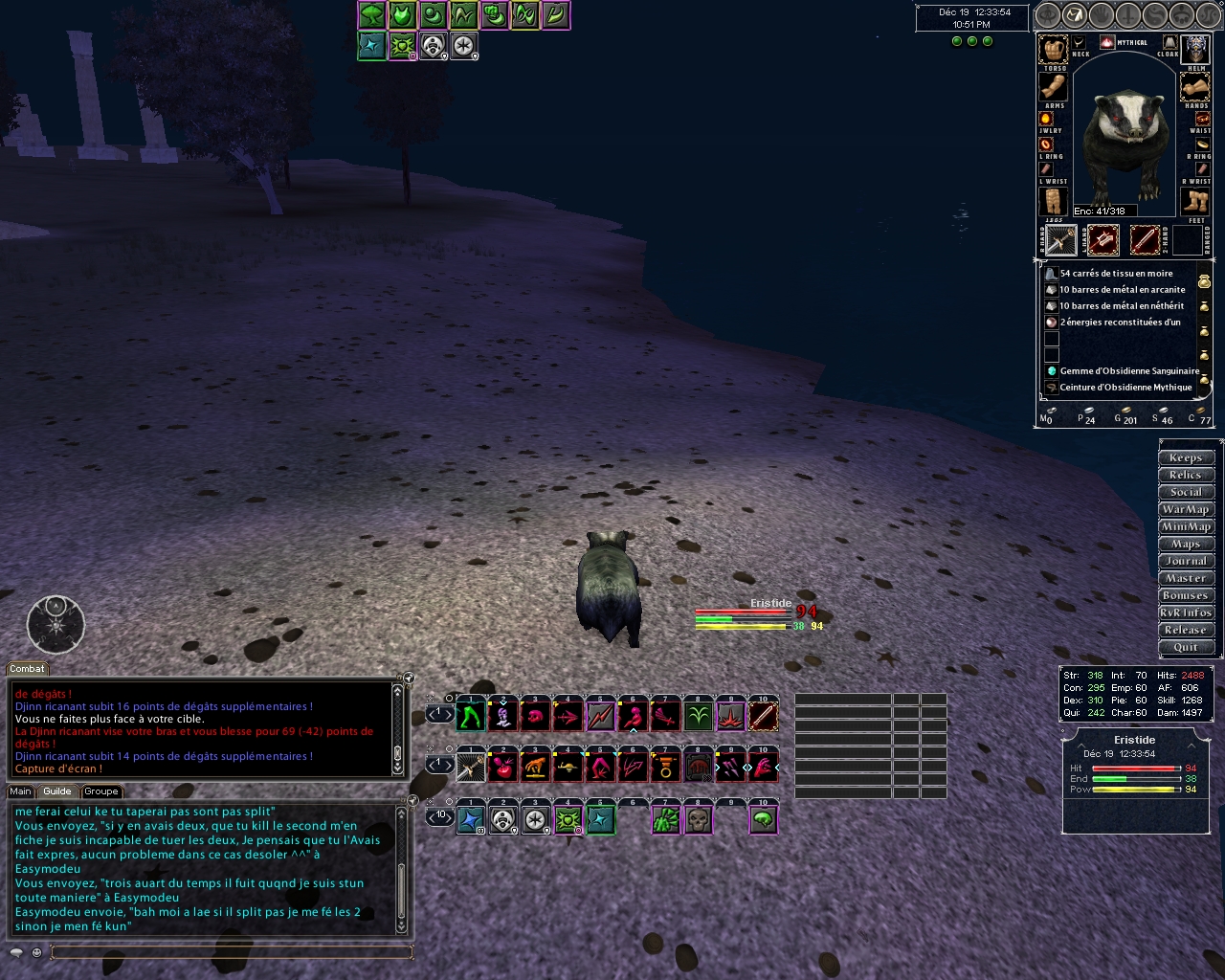This screenshot has width=1225, height=980.
Task: Click the compass above the combat log
Action: (x=56, y=625)
